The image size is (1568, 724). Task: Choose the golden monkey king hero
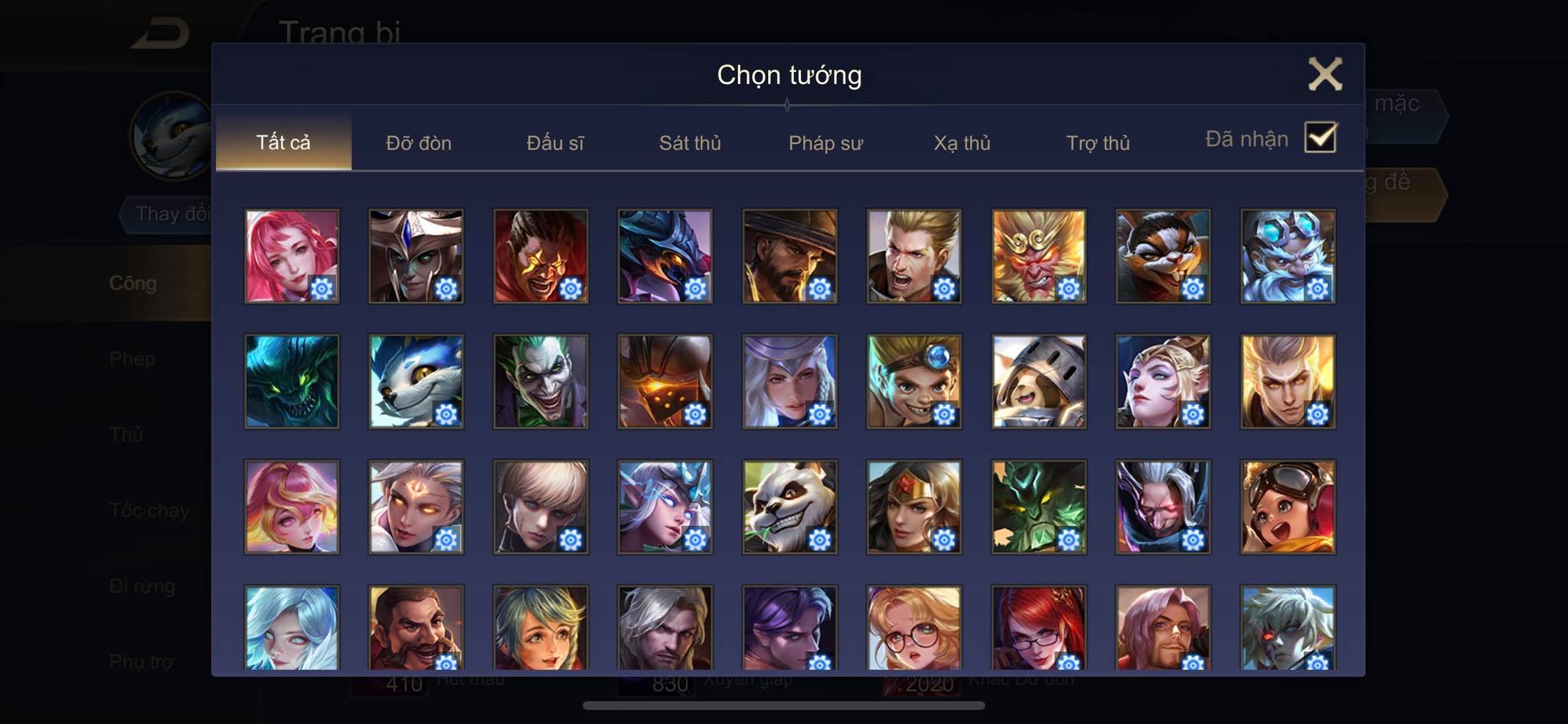tap(1038, 256)
